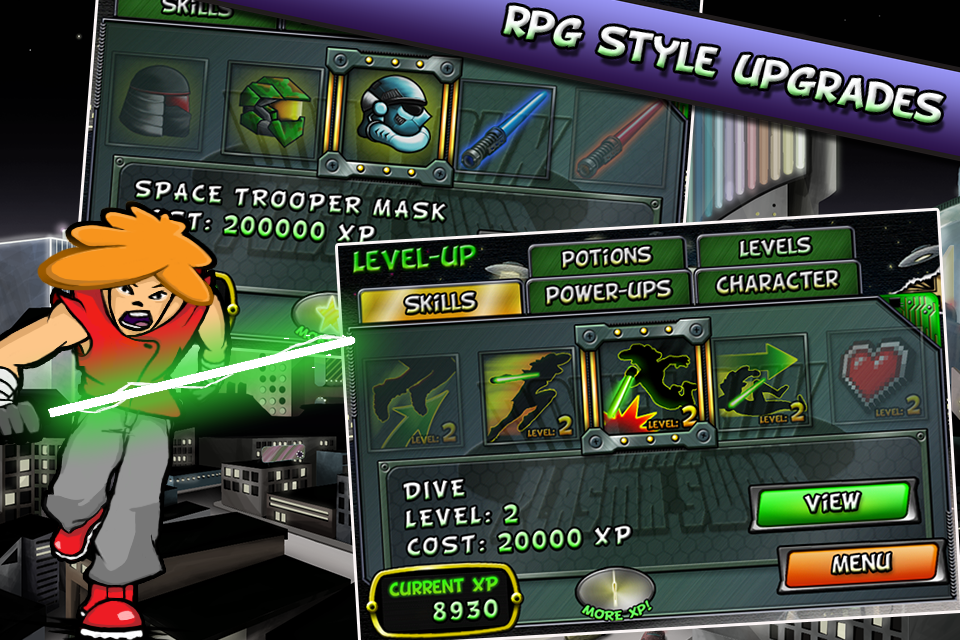Image resolution: width=960 pixels, height=640 pixels.
Task: Click the green View button
Action: 832,503
